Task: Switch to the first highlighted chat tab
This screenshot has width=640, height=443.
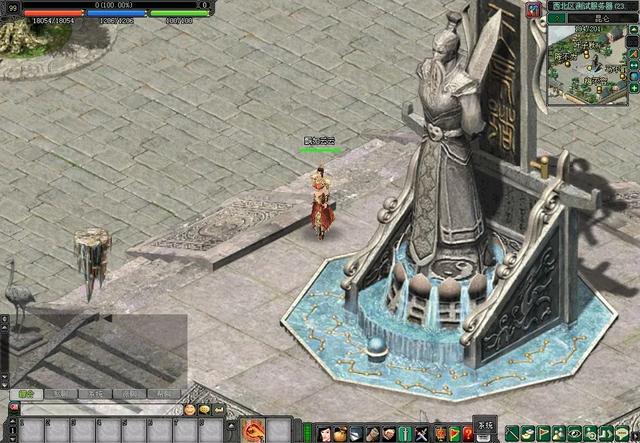Action: [25, 394]
